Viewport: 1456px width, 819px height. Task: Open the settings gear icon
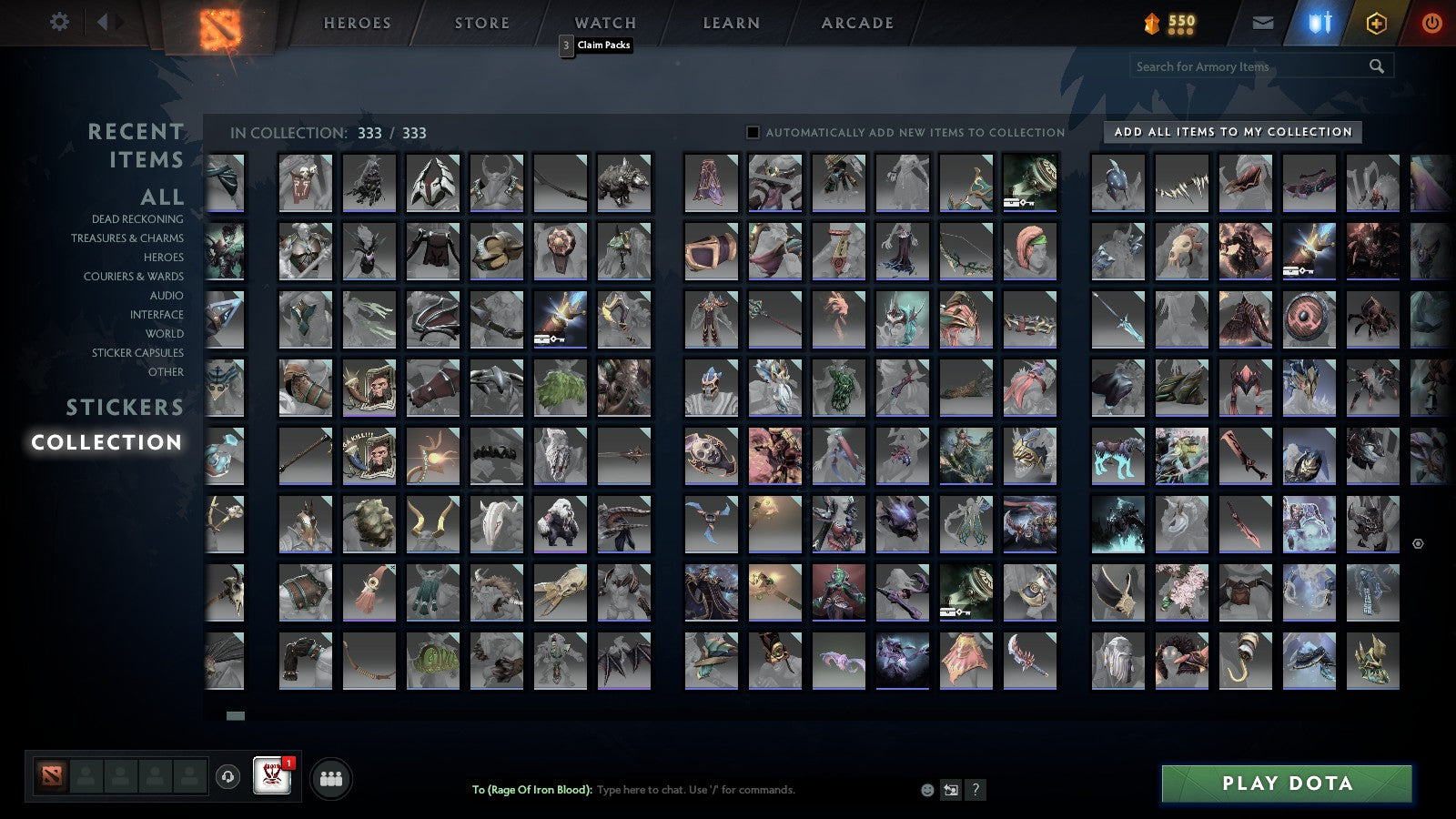[60, 20]
